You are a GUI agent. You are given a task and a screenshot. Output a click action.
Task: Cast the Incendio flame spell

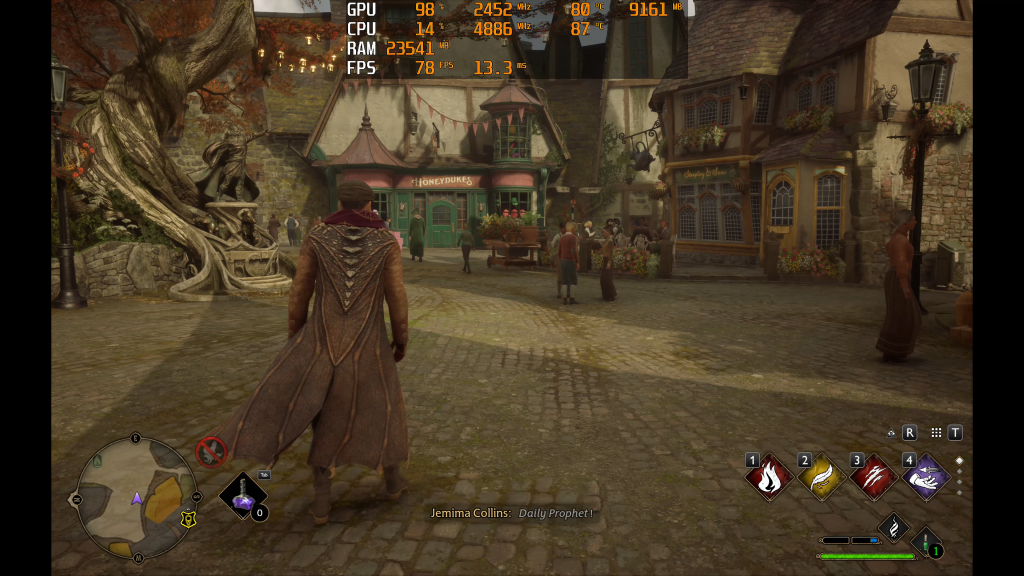click(x=769, y=478)
